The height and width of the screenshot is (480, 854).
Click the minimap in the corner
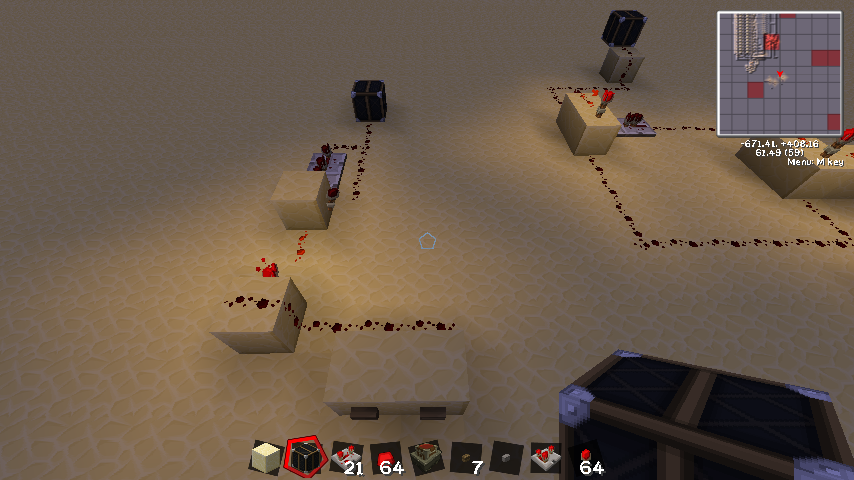tap(779, 73)
